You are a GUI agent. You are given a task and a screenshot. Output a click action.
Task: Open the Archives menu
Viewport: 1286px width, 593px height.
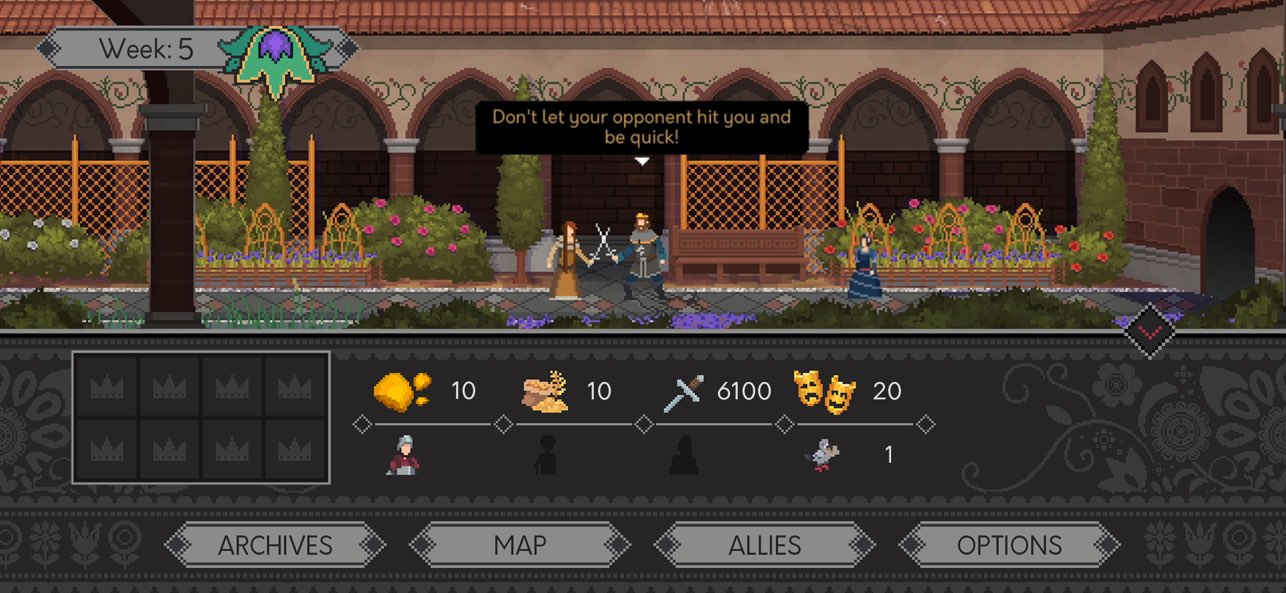point(275,545)
